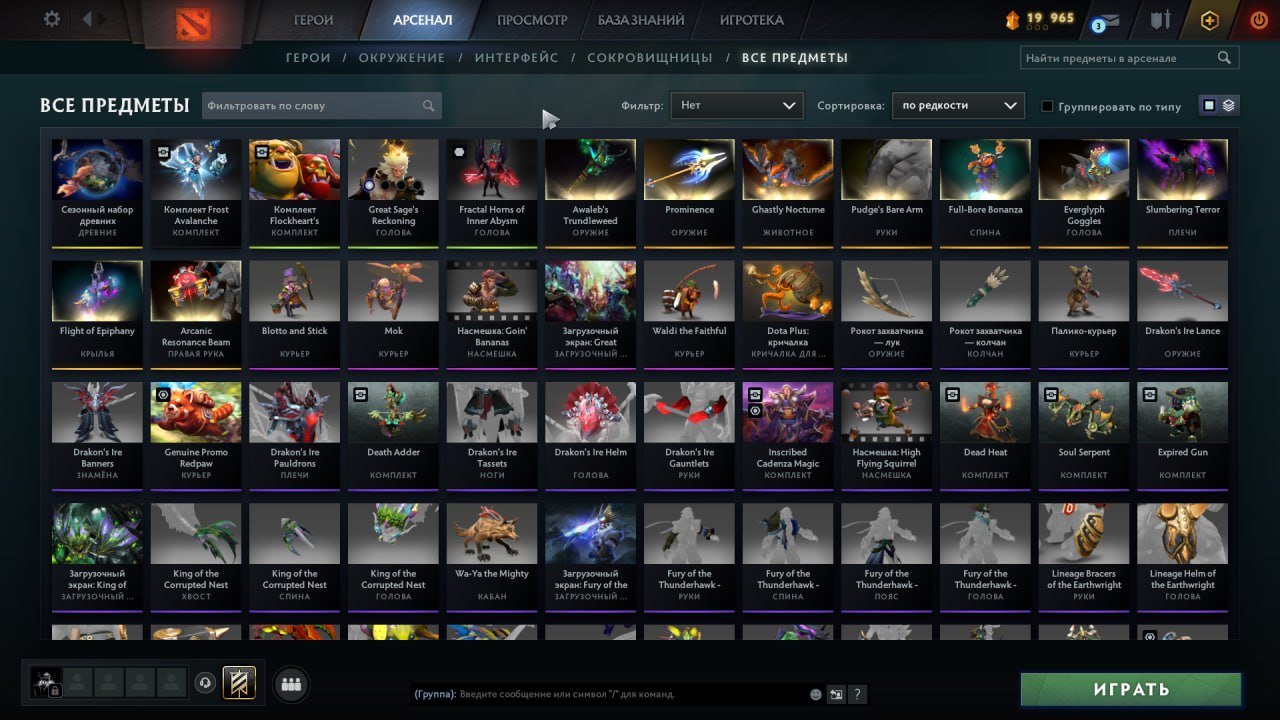This screenshot has height=720, width=1280.
Task: Toggle the grid view layout icon
Action: (x=1209, y=105)
